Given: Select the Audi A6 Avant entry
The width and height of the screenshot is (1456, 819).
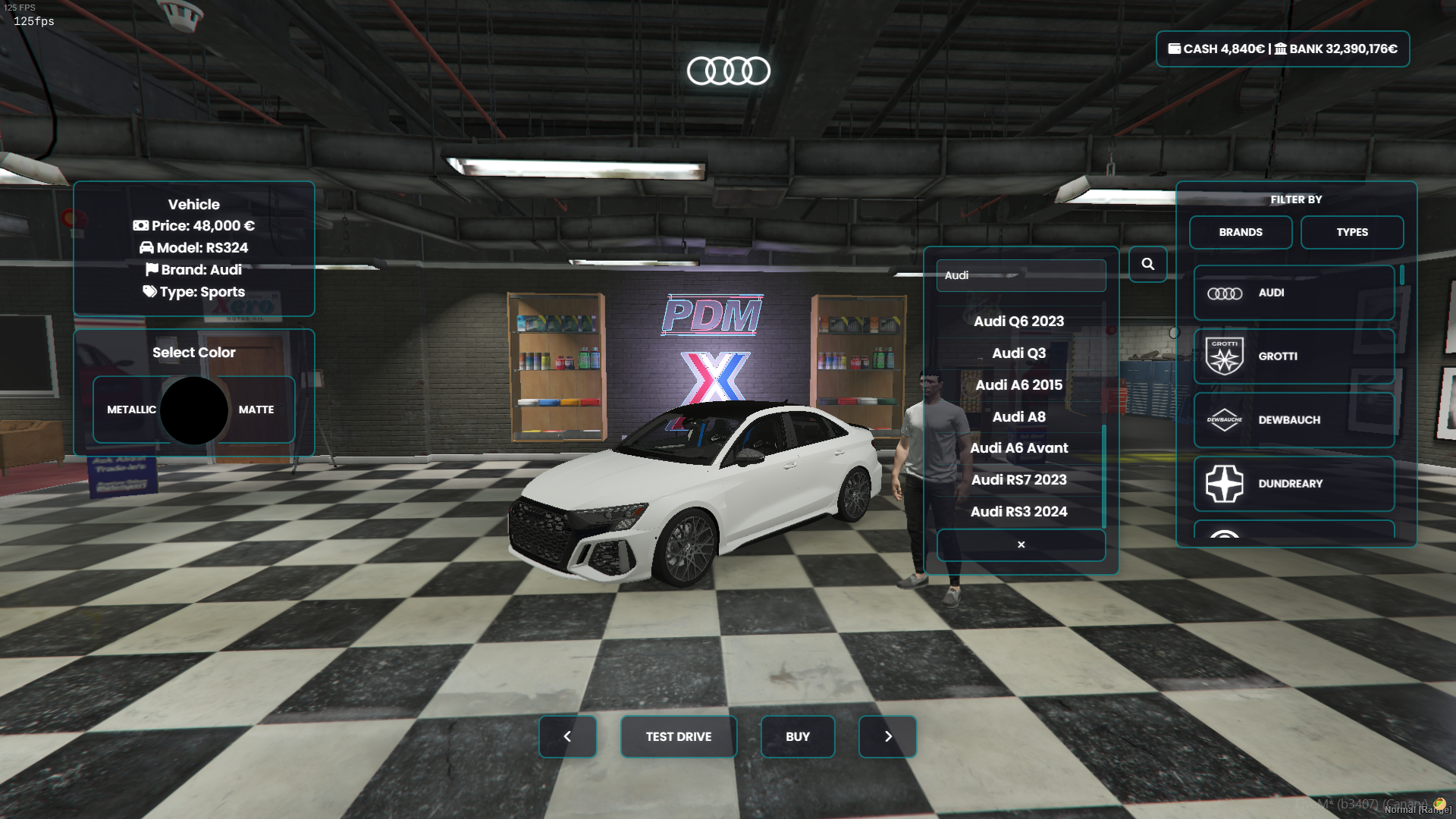Looking at the screenshot, I should (x=1018, y=448).
